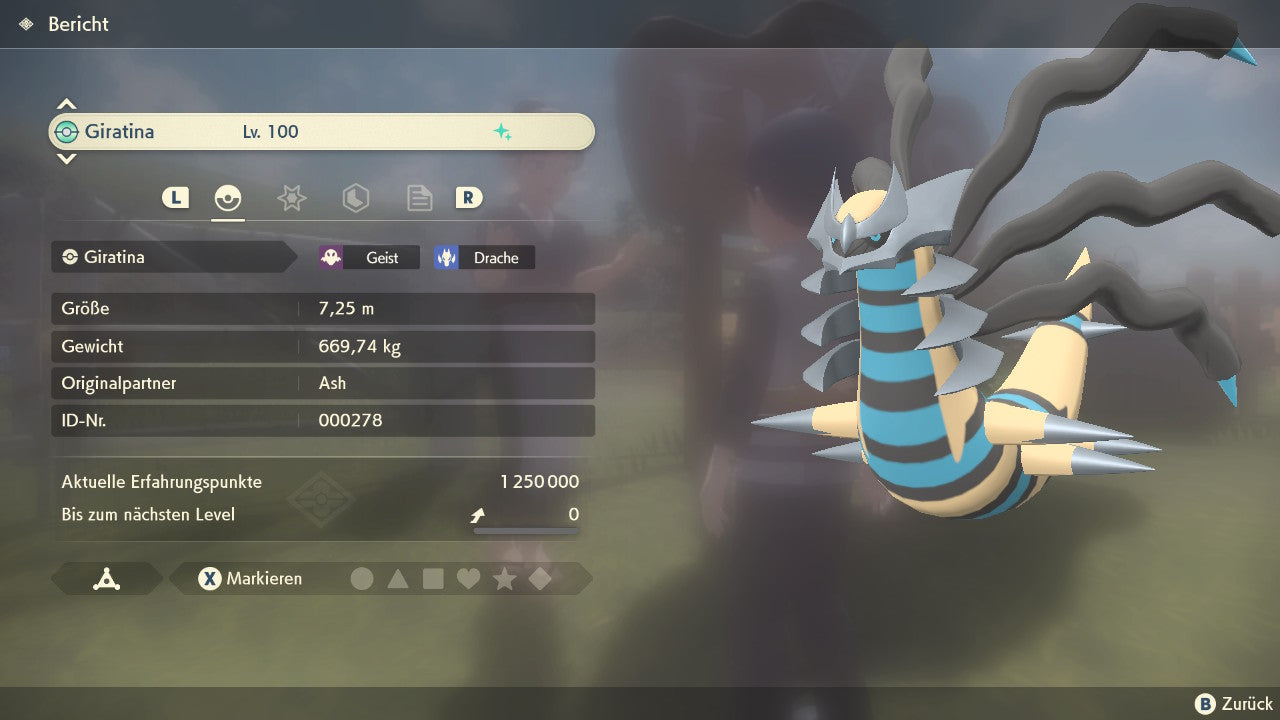1280x720 pixels.
Task: Toggle the square marking
Action: click(x=433, y=578)
